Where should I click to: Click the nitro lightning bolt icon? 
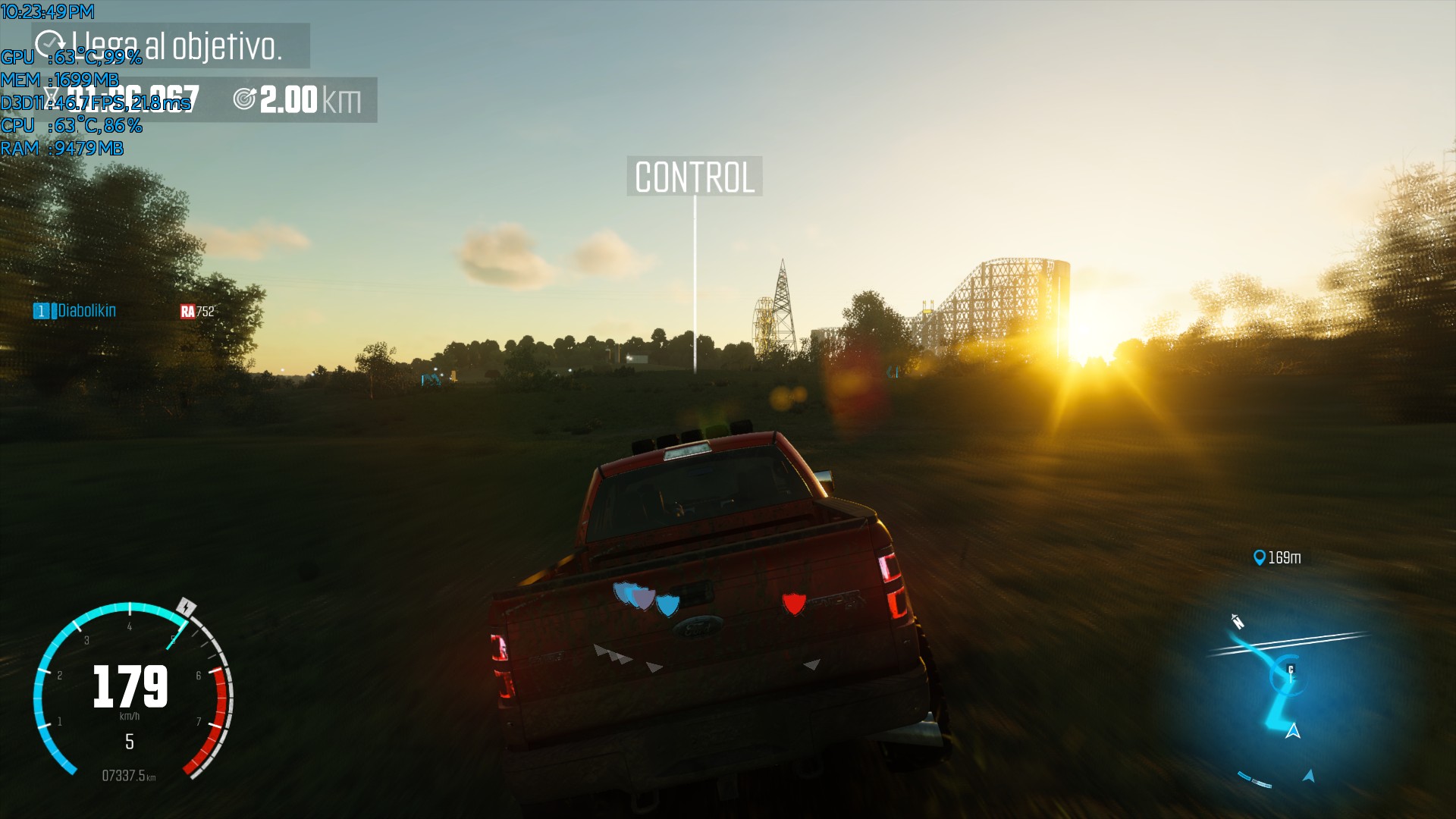point(186,607)
